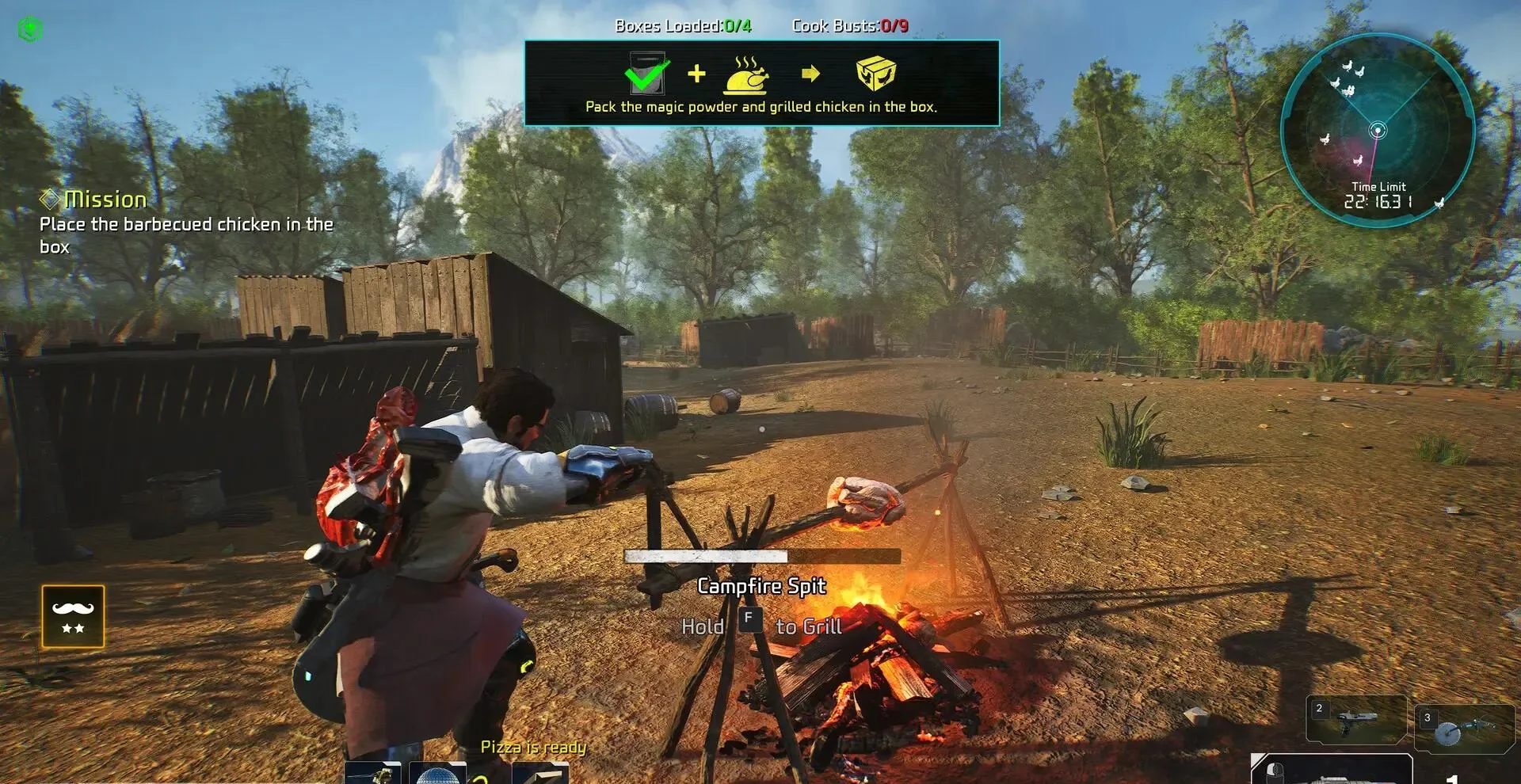Click the mustache two-star badge

tap(73, 617)
